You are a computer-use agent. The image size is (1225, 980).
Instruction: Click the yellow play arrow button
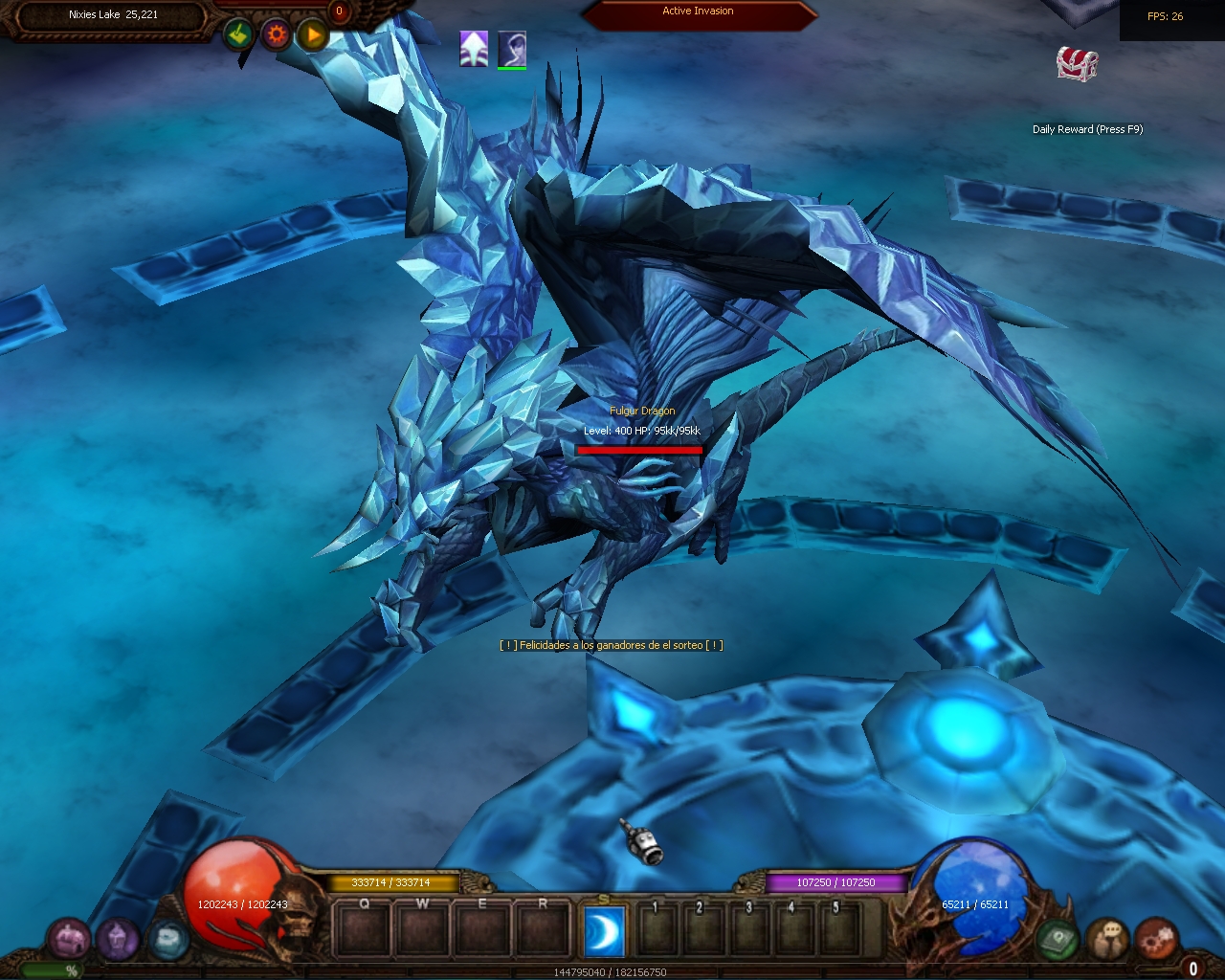[313, 35]
